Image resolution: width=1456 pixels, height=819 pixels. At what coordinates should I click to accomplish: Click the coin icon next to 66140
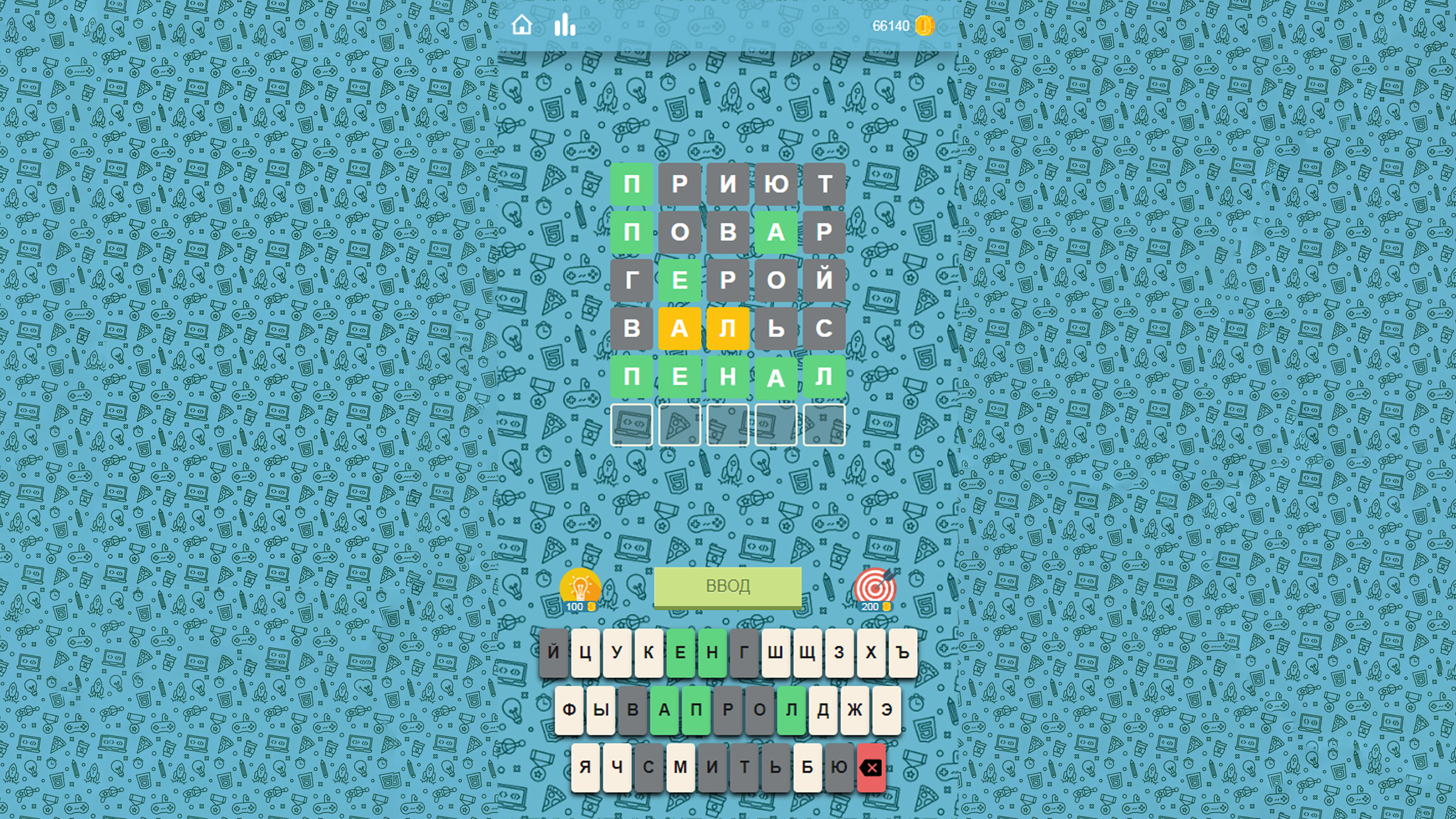pyautogui.click(x=924, y=24)
